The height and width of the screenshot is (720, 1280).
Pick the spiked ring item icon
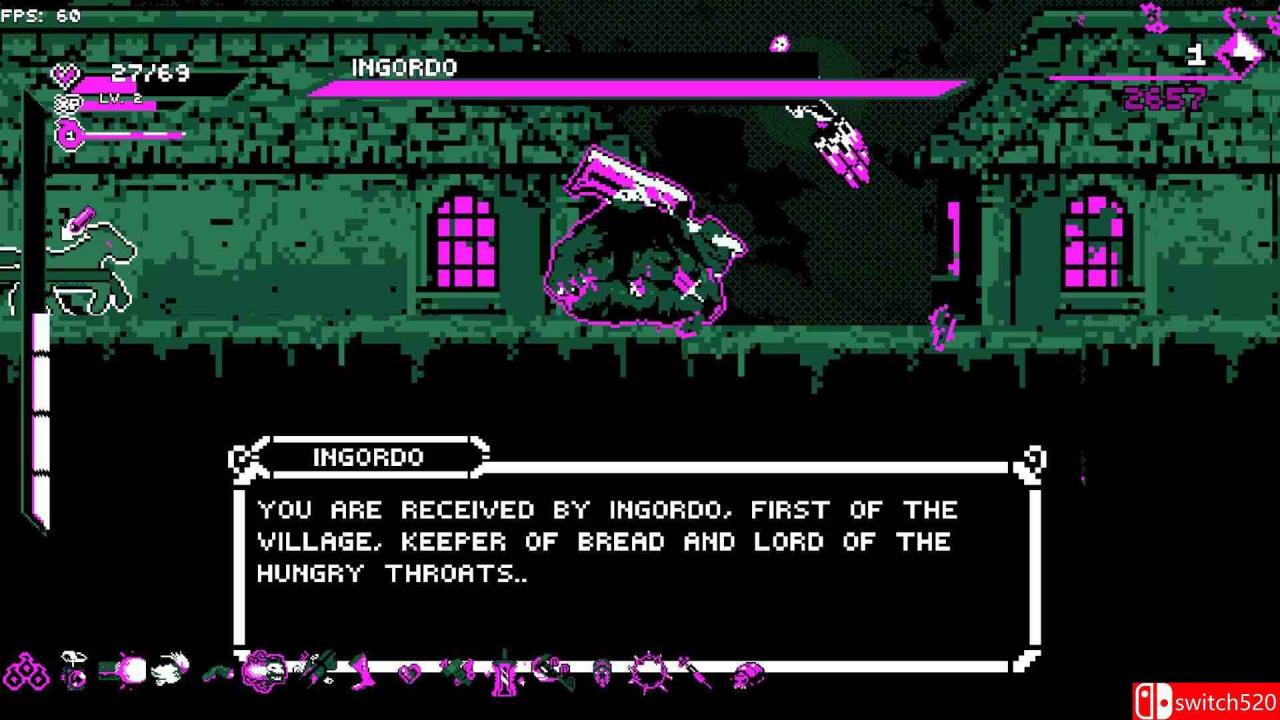tap(648, 671)
